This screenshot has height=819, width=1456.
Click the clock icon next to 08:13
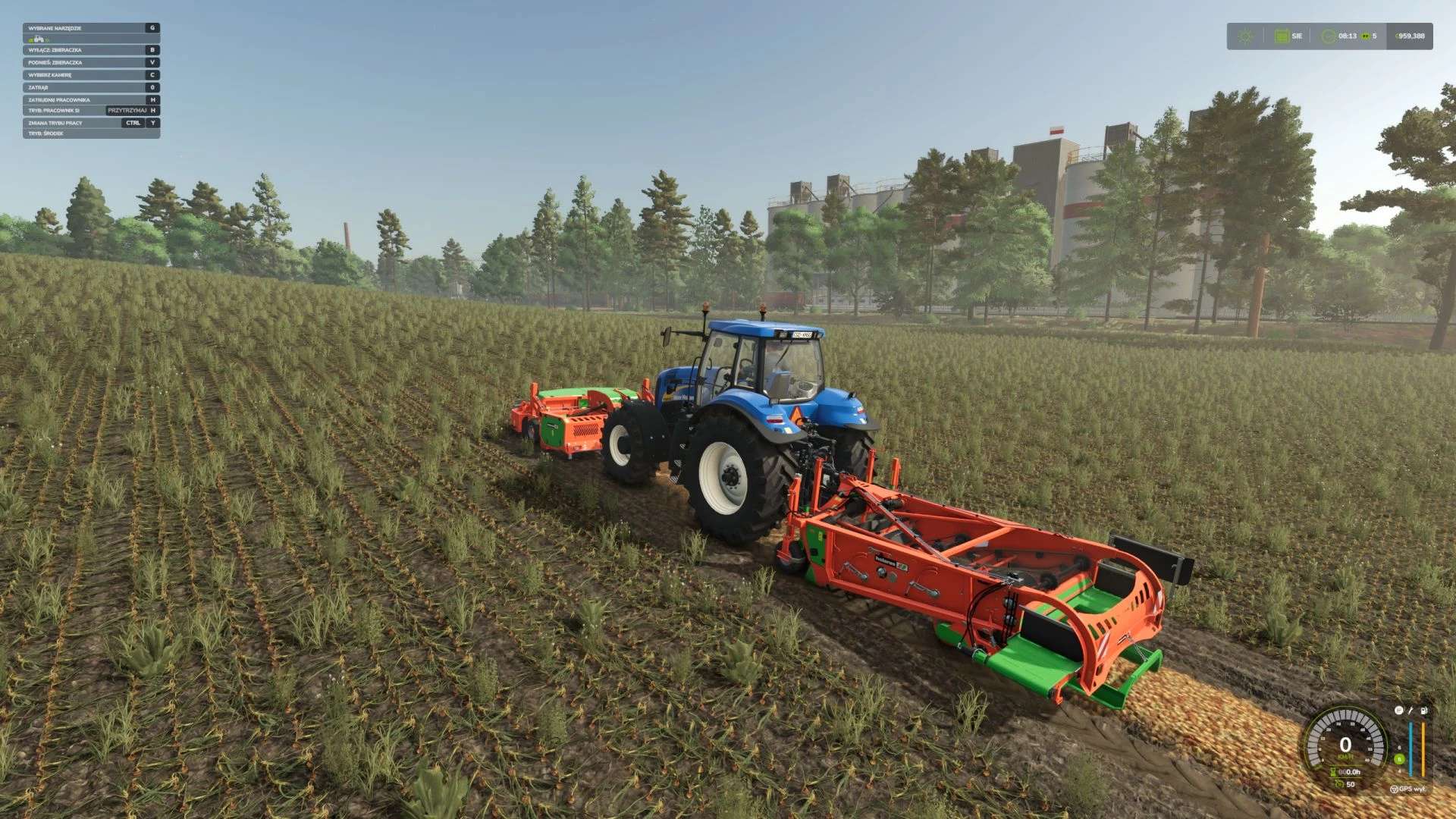coord(1329,35)
